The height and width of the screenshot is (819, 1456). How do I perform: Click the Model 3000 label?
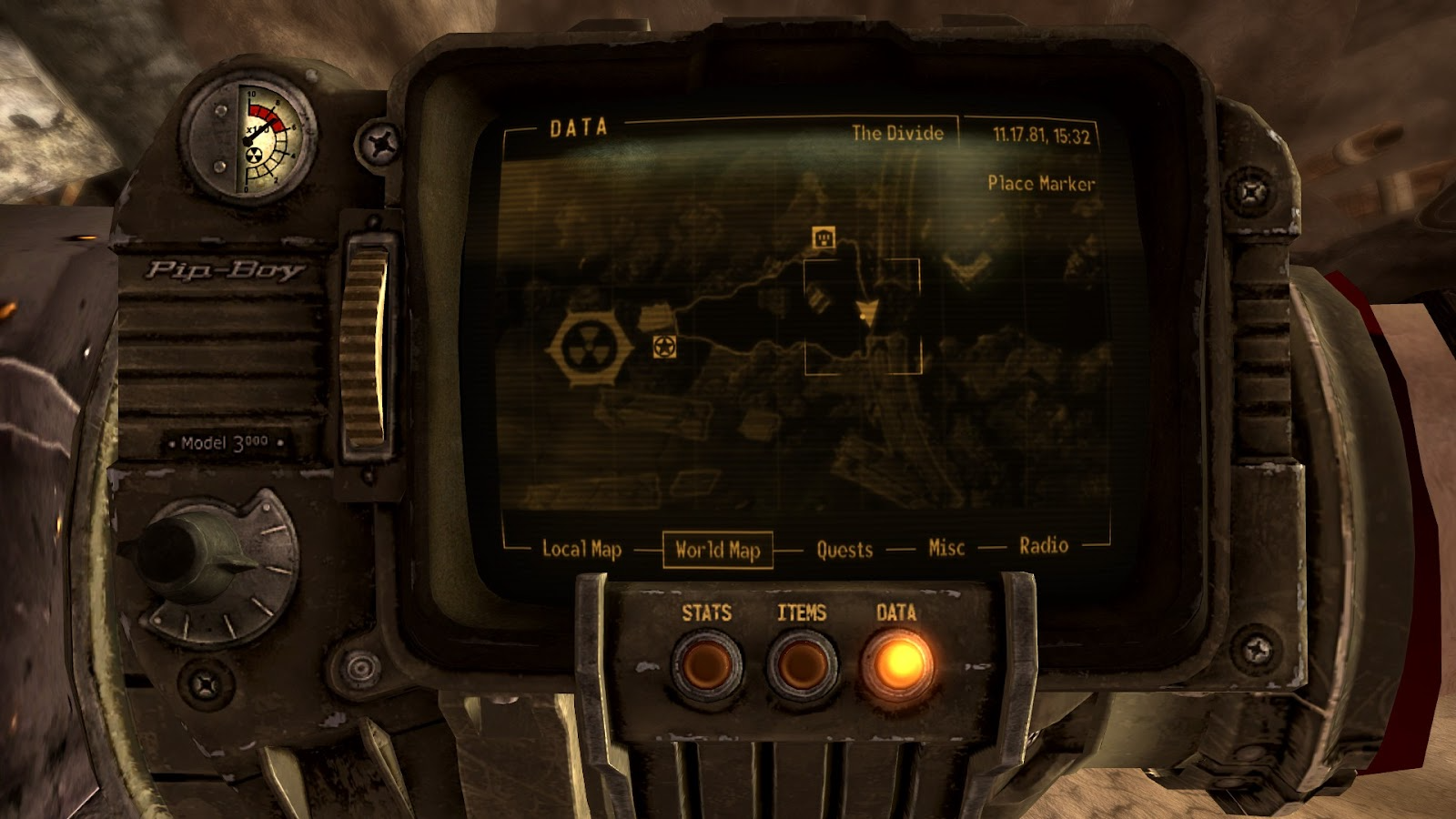tap(224, 443)
